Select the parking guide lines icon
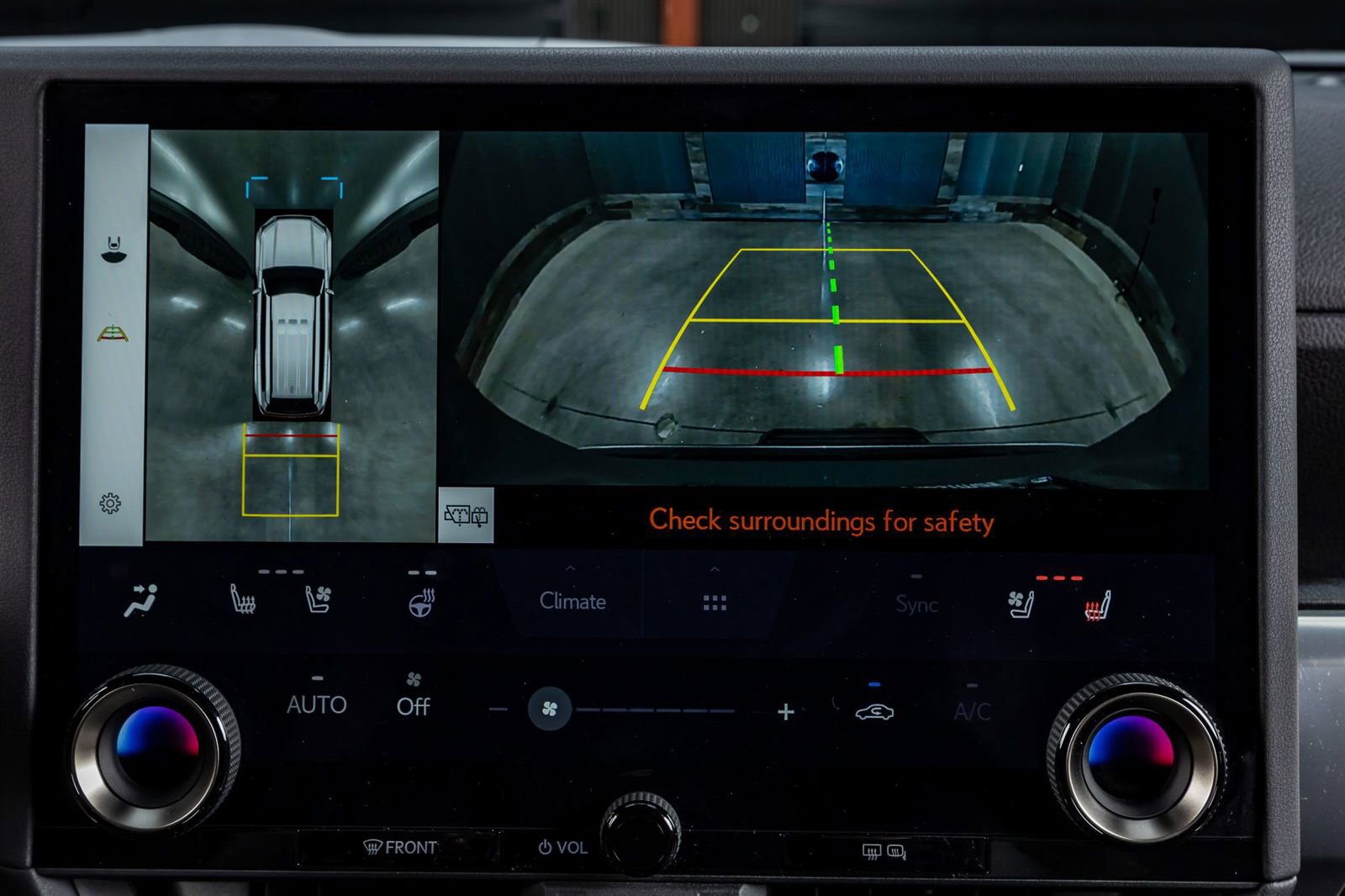Screen dimensions: 1345x896 114,335
